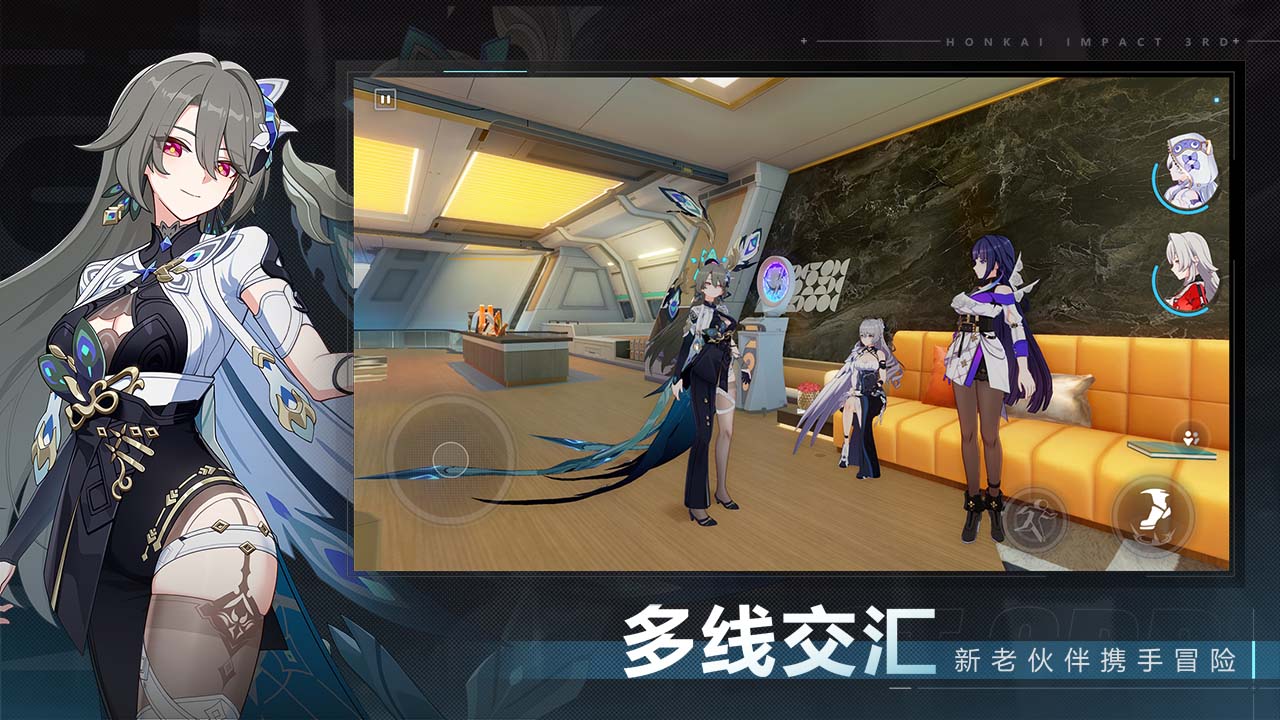Screen dimensions: 1280x720
Task: Click the teal book on the orange sofa
Action: pos(1172,450)
